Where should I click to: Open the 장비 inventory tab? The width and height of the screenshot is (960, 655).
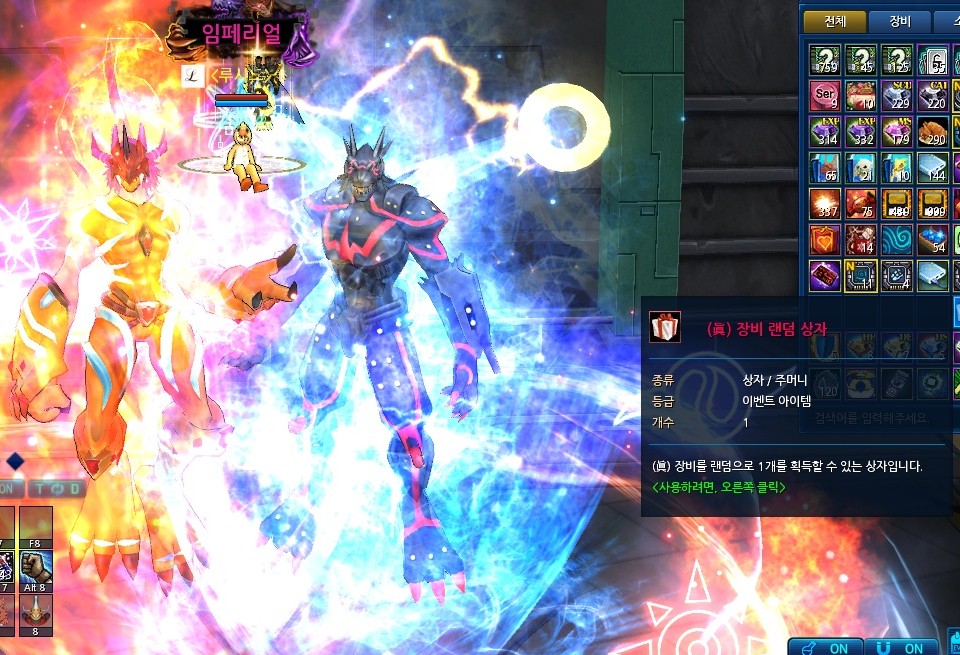tap(898, 22)
